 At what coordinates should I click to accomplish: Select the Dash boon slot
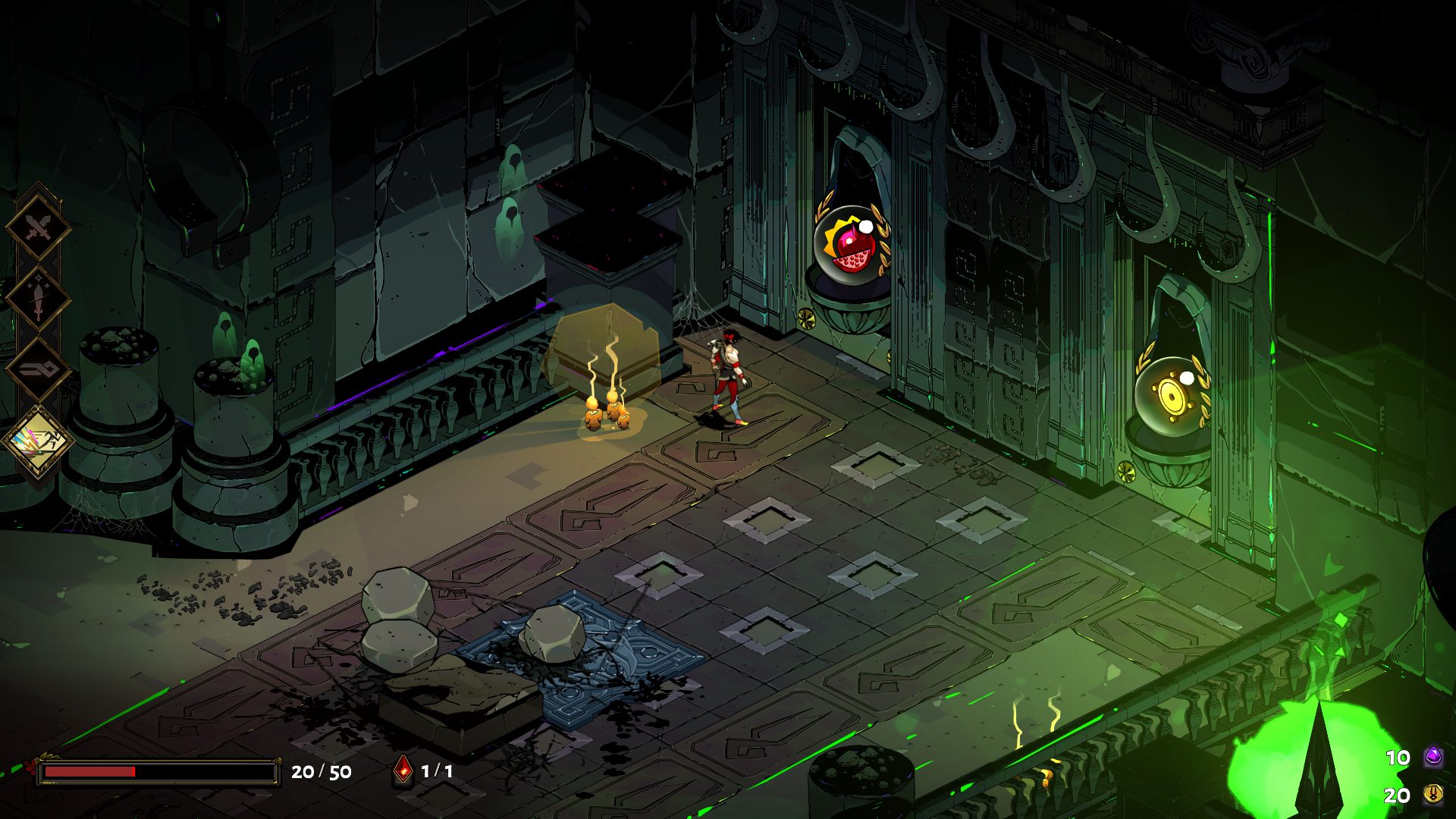38,370
